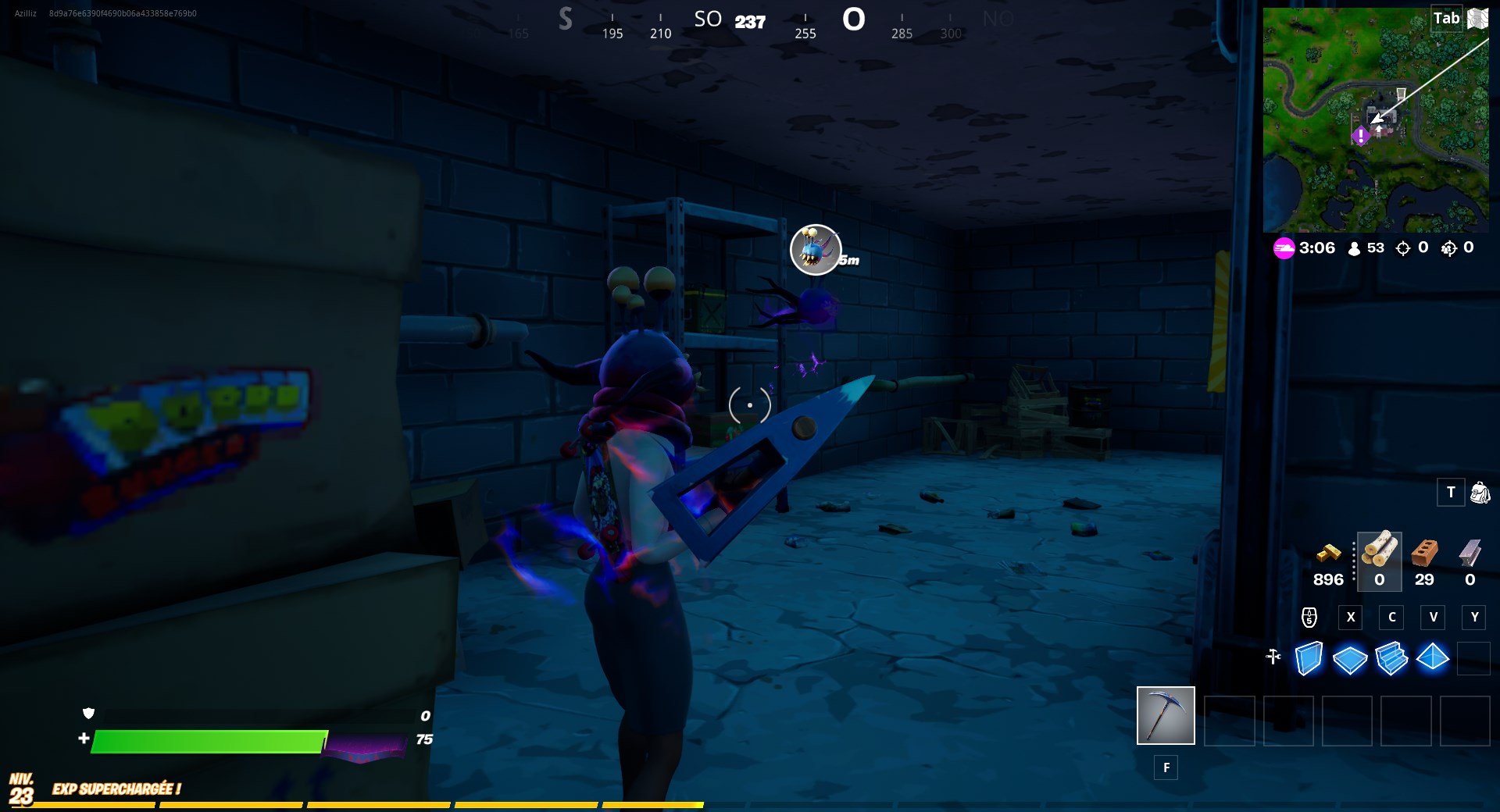Click the pink storm timer cloud icon
Screen dimensions: 1500x812
click(1284, 249)
